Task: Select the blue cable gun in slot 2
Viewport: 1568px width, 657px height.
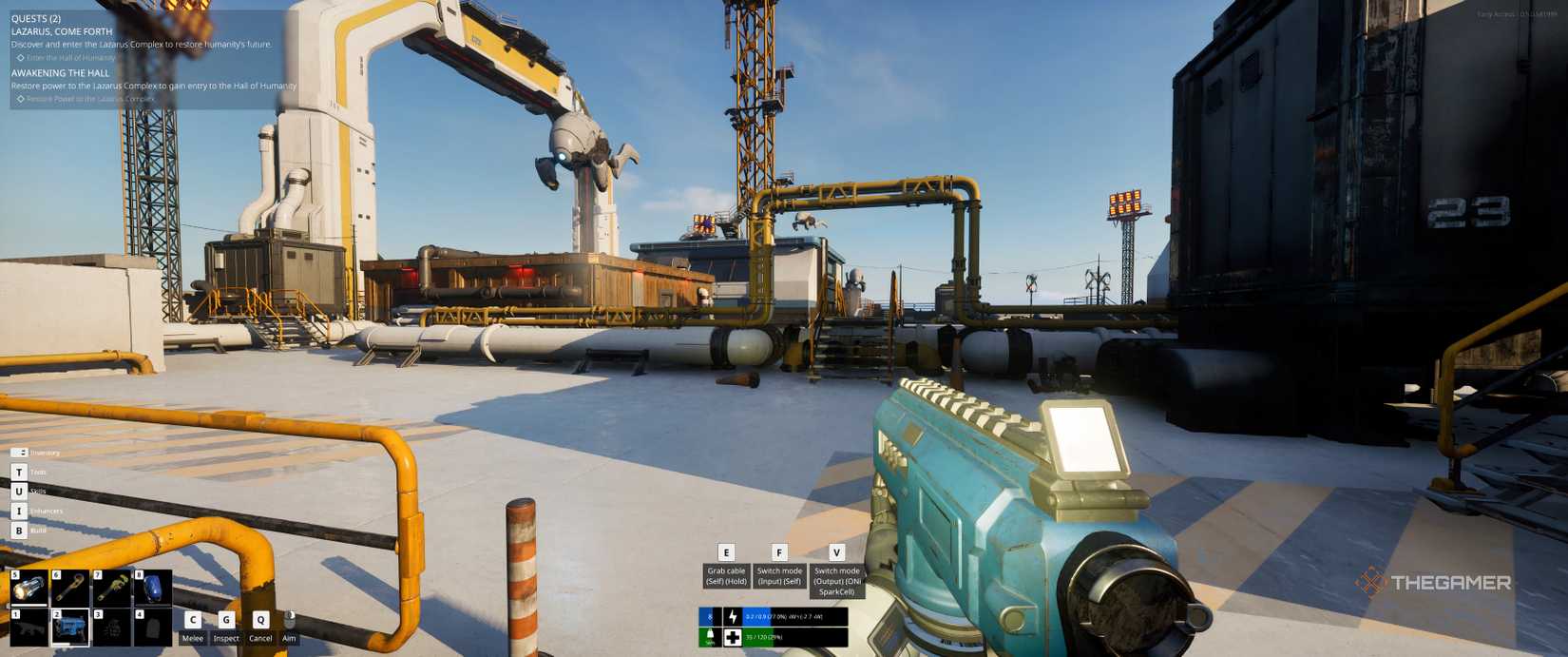Action: 71,628
